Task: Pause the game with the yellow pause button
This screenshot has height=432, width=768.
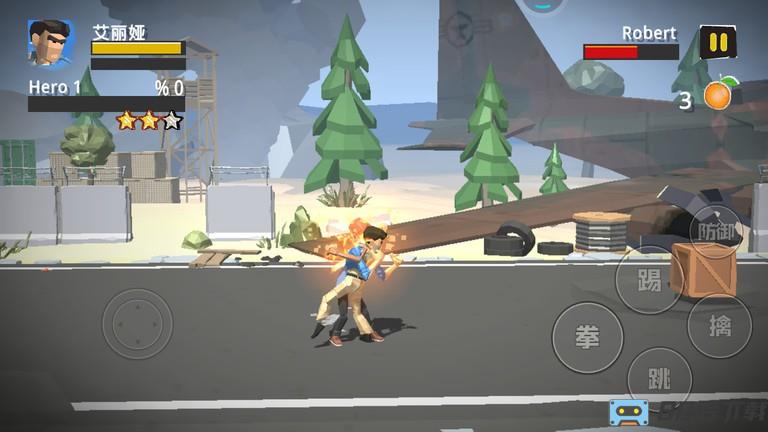Action: [x=717, y=42]
